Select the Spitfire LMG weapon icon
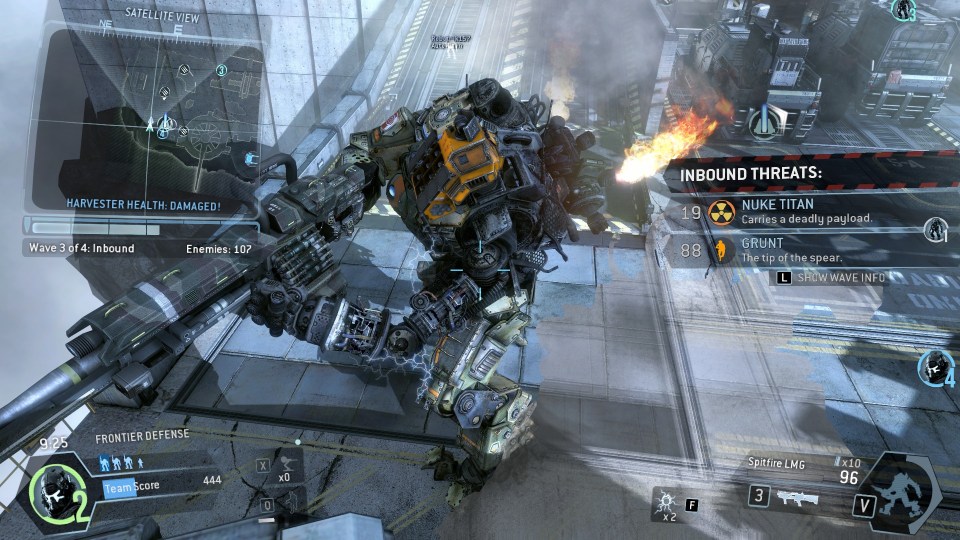This screenshot has height=540, width=960. pos(797,497)
